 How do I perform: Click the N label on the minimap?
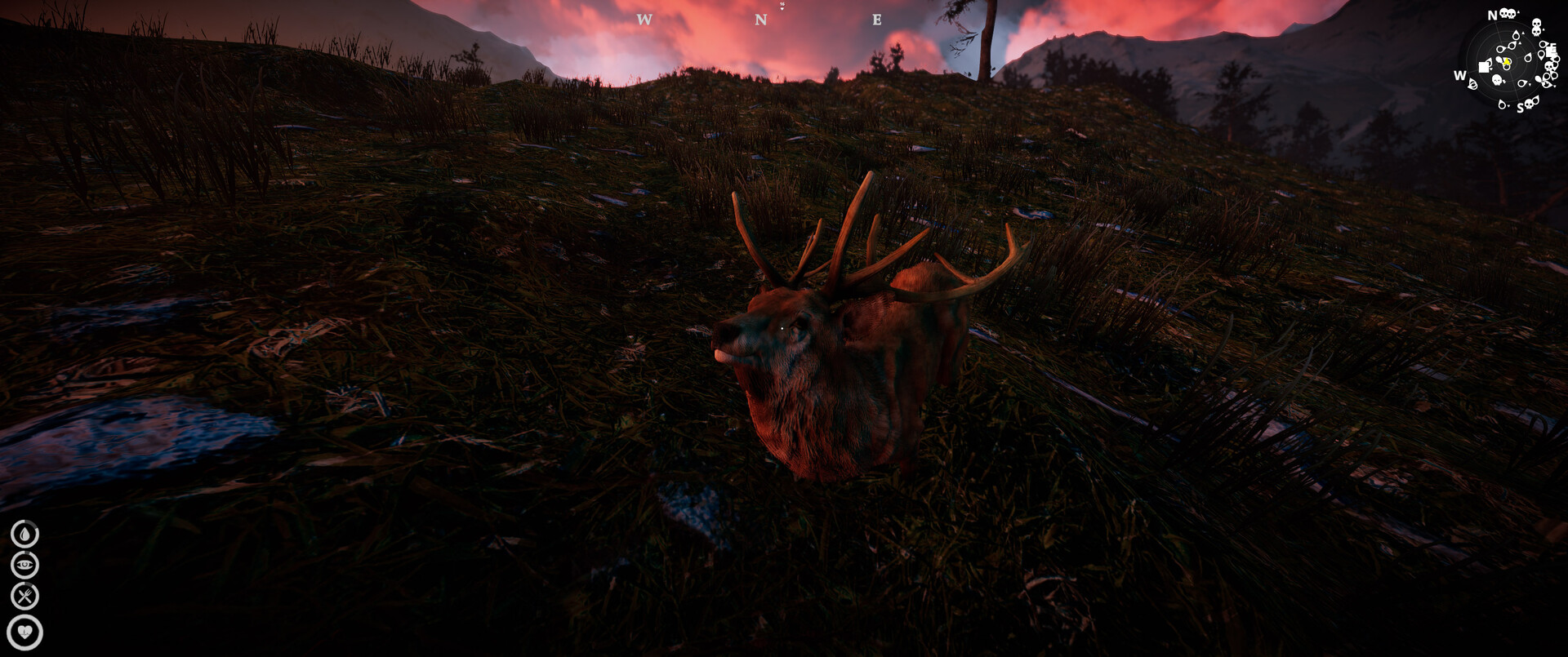[1492, 16]
